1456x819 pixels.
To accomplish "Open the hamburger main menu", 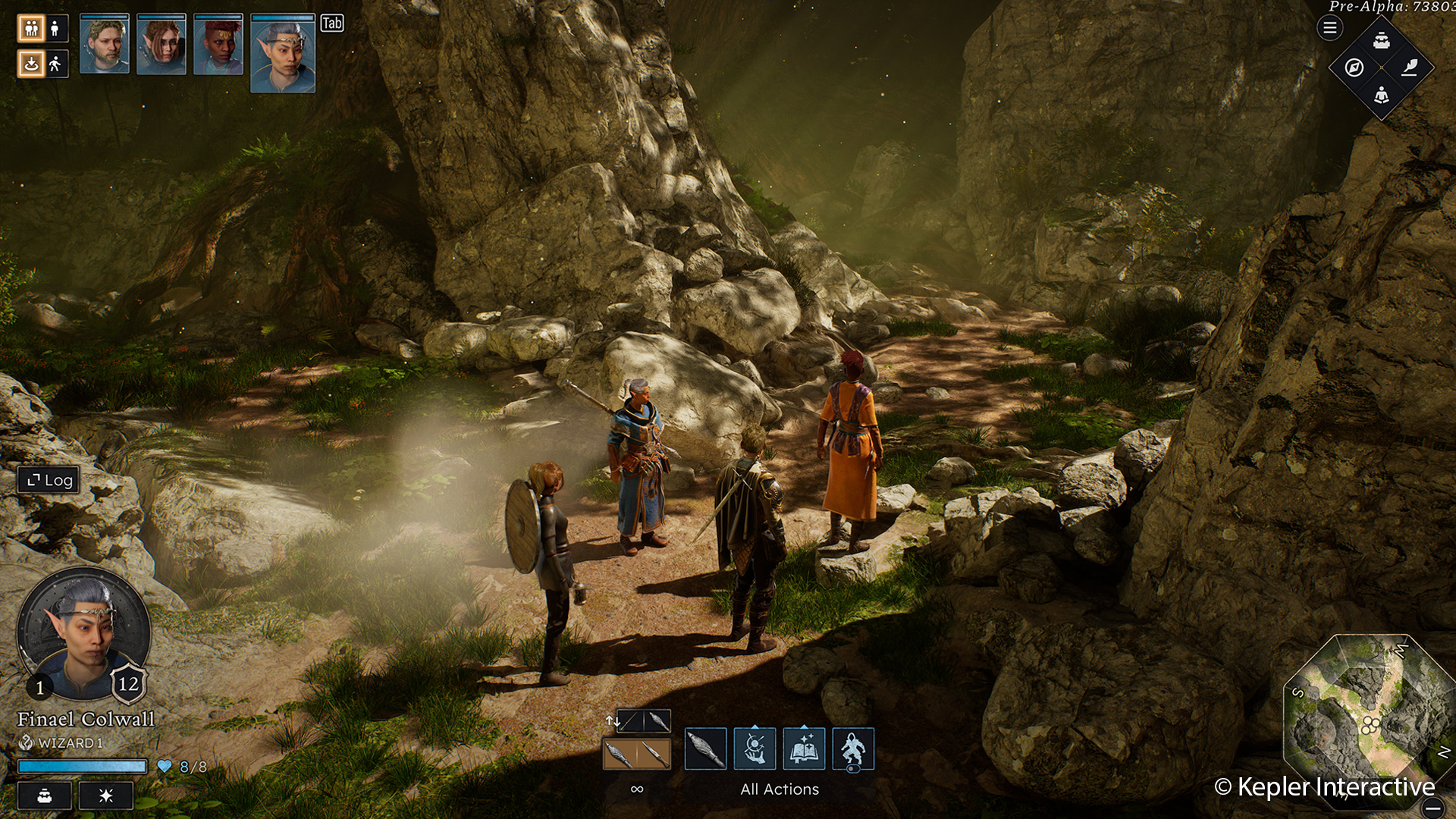I will pos(1329,28).
